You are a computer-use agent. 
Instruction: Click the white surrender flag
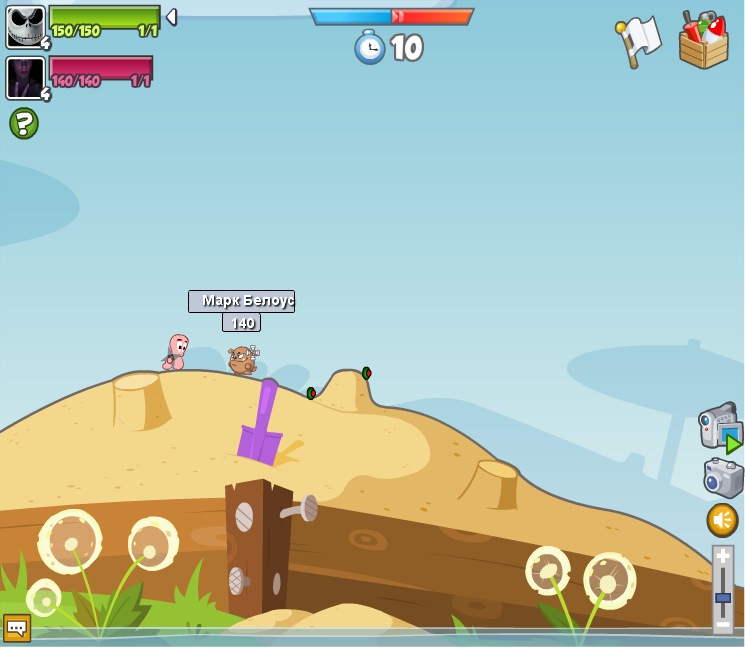pyautogui.click(x=638, y=41)
